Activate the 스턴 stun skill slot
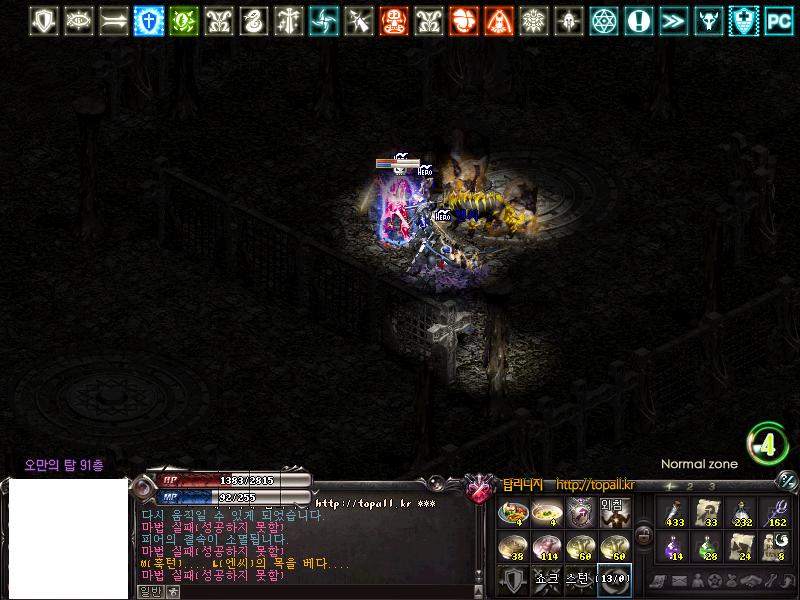This screenshot has height=600, width=800. (580, 579)
